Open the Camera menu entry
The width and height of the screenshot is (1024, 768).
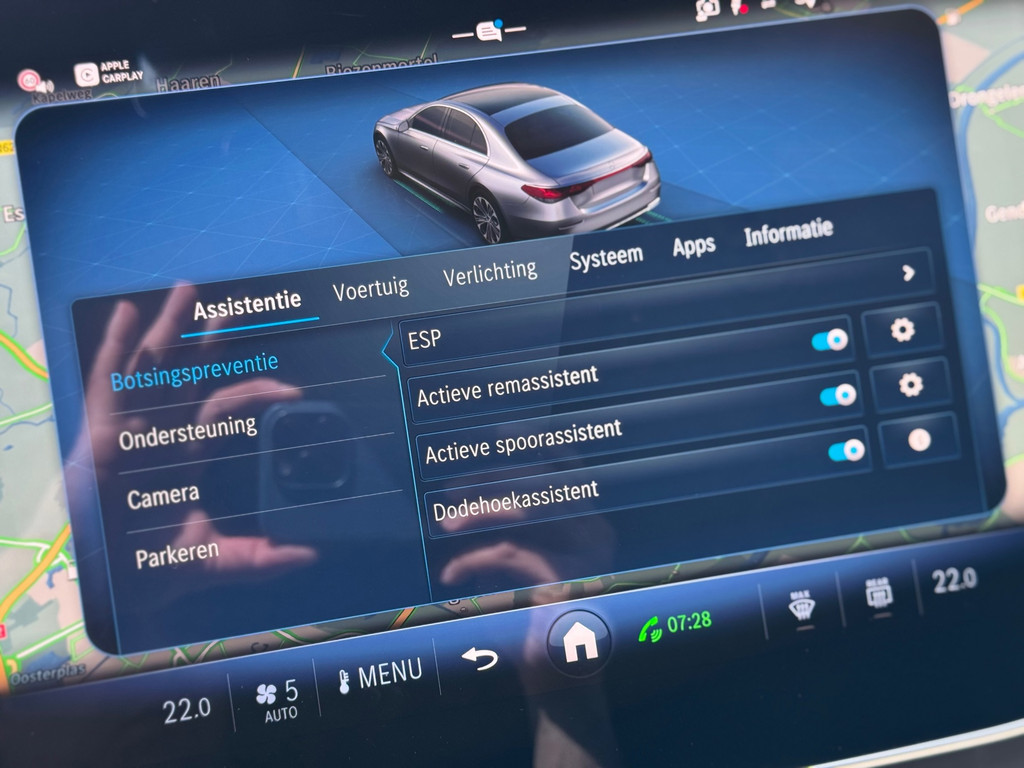click(x=163, y=495)
